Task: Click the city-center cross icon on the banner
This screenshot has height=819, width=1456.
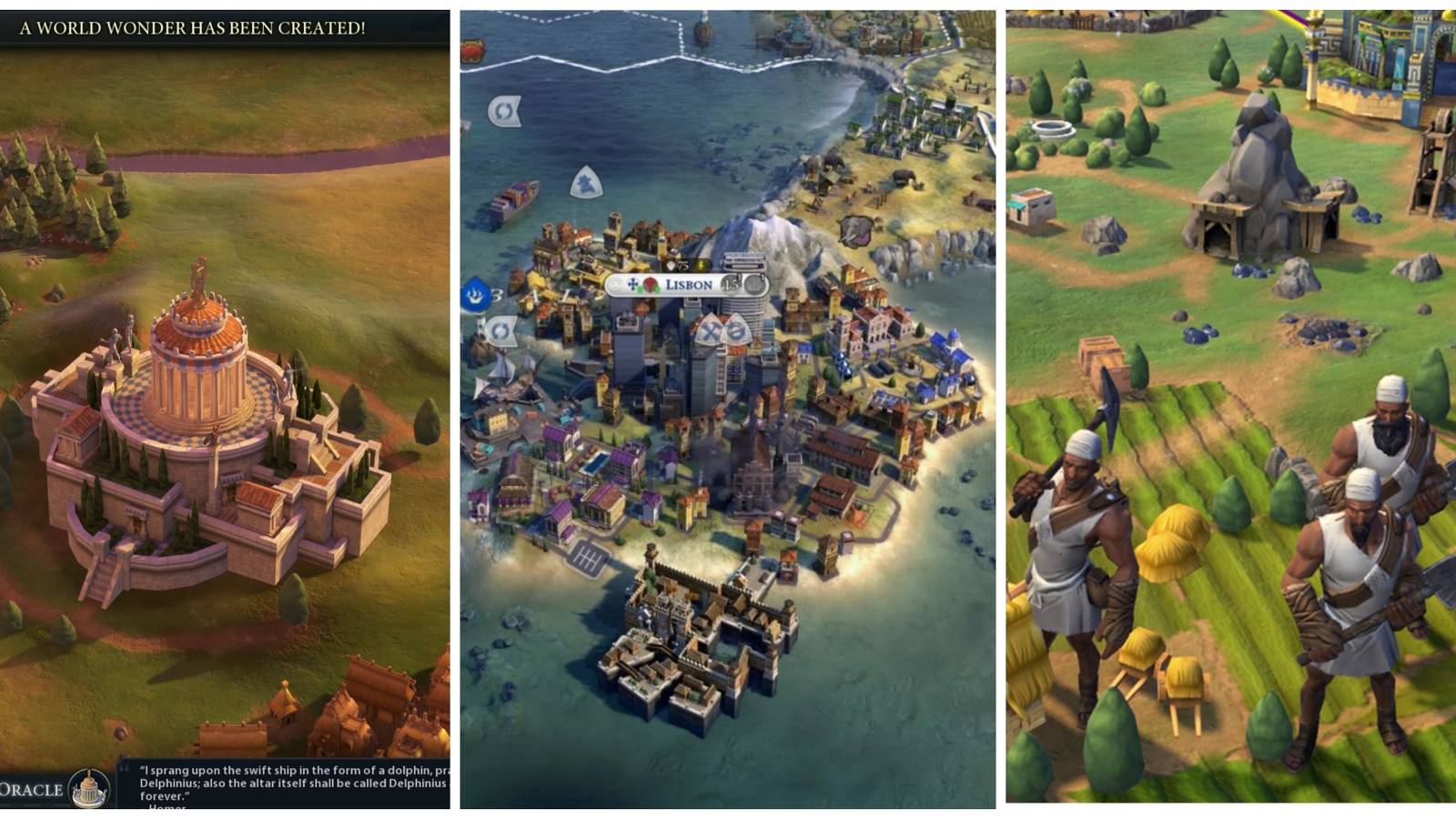Action: coord(633,283)
